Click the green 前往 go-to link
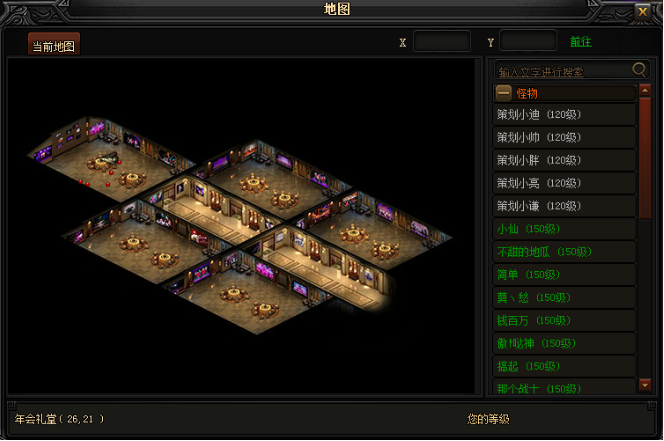This screenshot has height=441, width=664. coord(581,42)
